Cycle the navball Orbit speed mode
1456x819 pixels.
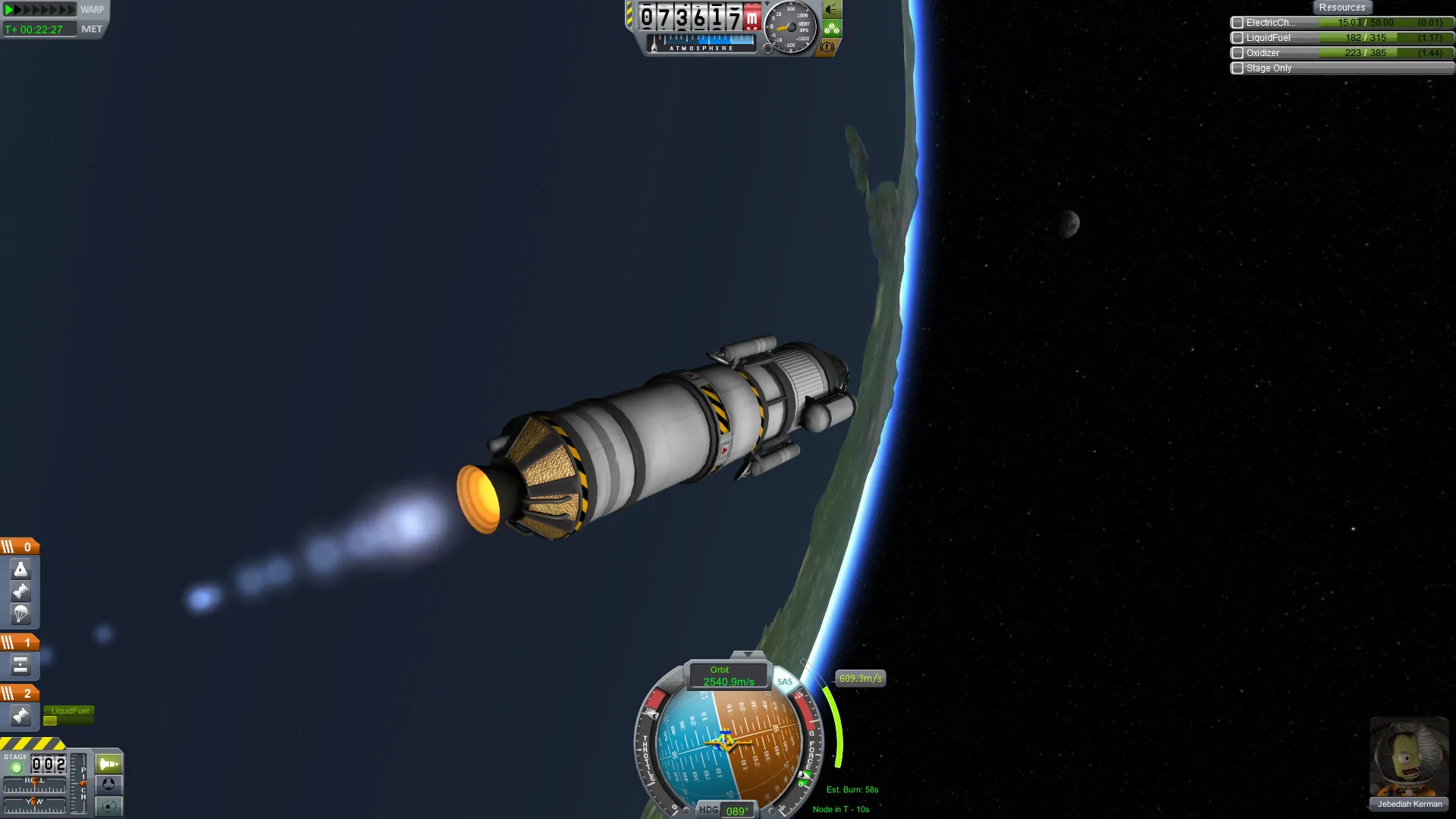728,676
